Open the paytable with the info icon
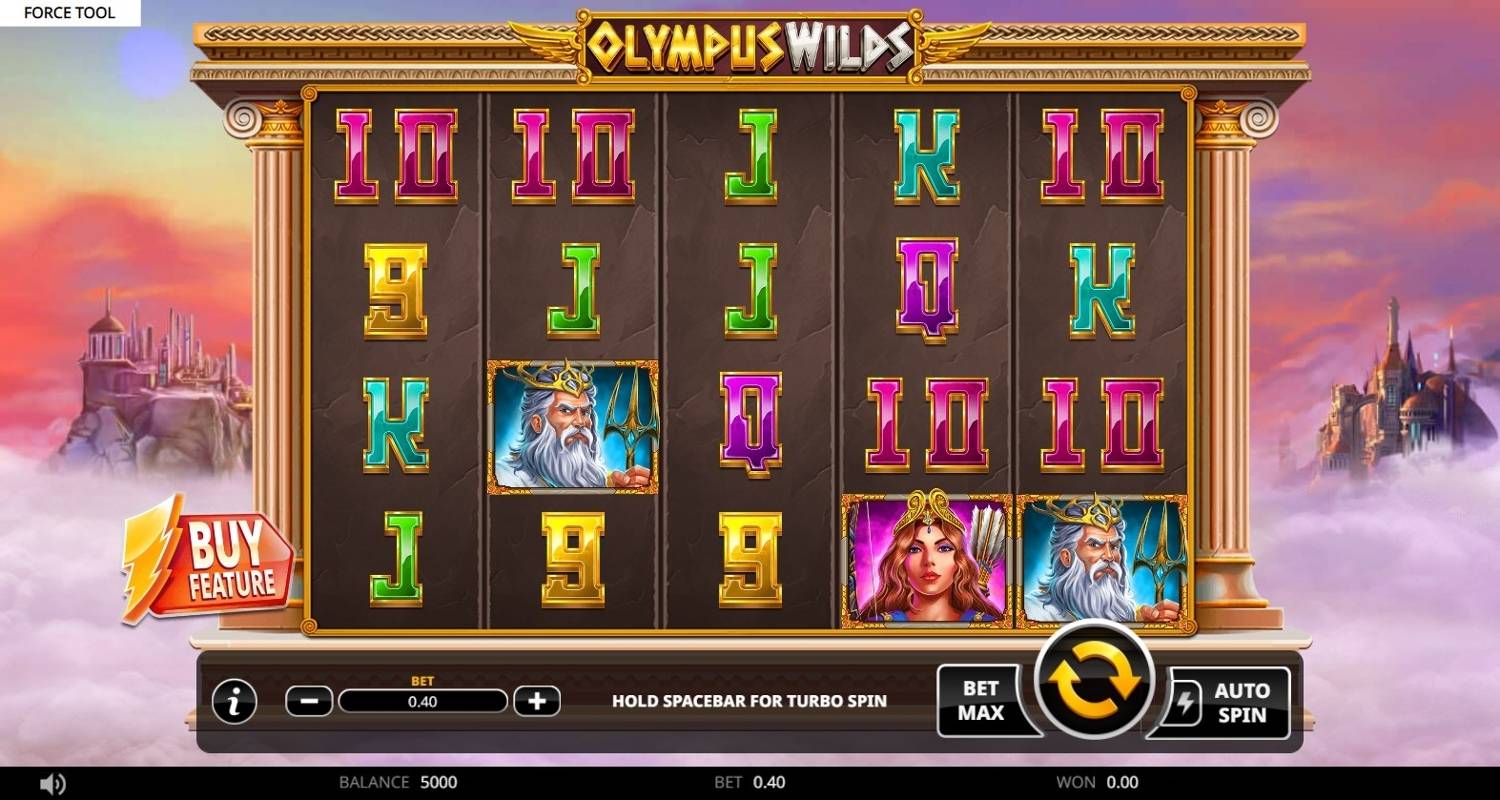Image resolution: width=1500 pixels, height=800 pixels. [234, 701]
